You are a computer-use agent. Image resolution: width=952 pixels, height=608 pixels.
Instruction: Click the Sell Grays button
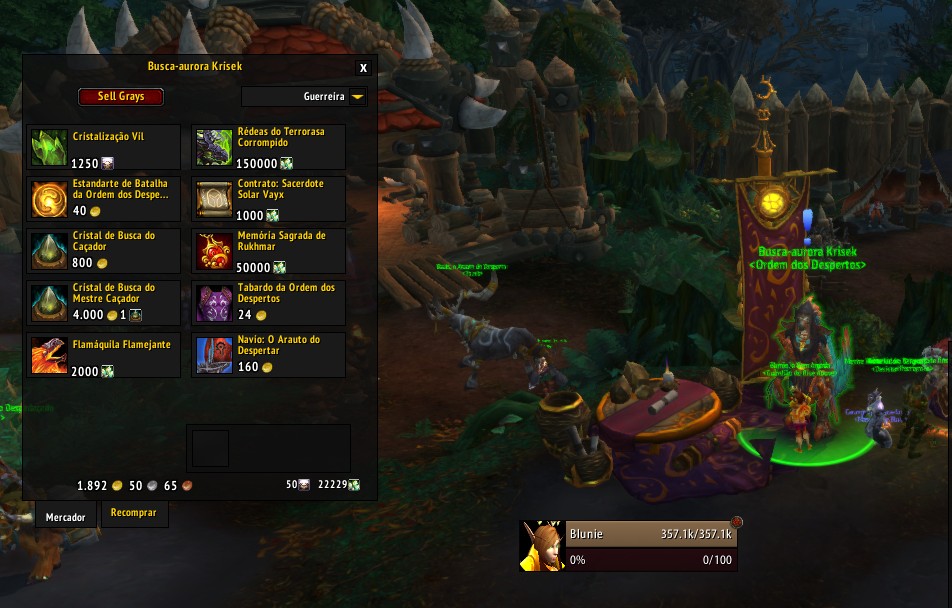[121, 97]
